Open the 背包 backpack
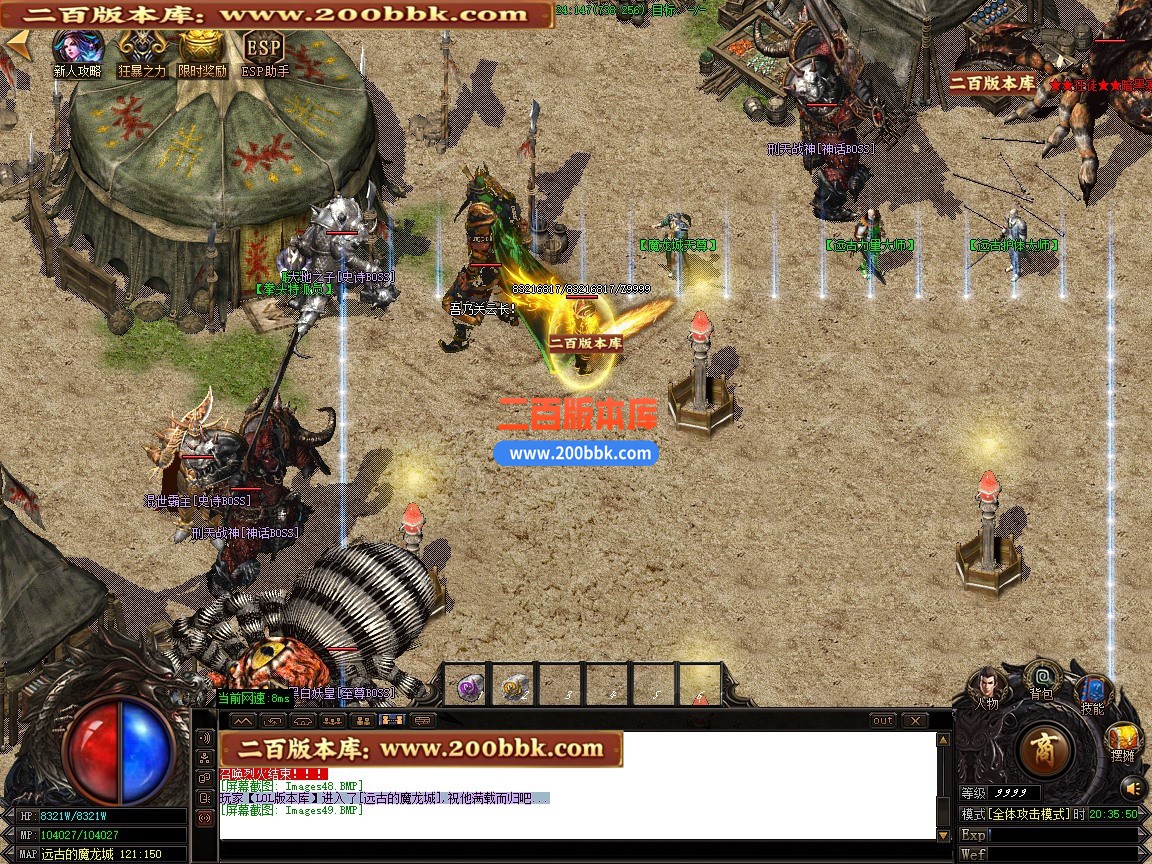This screenshot has height=864, width=1152. [x=1041, y=678]
